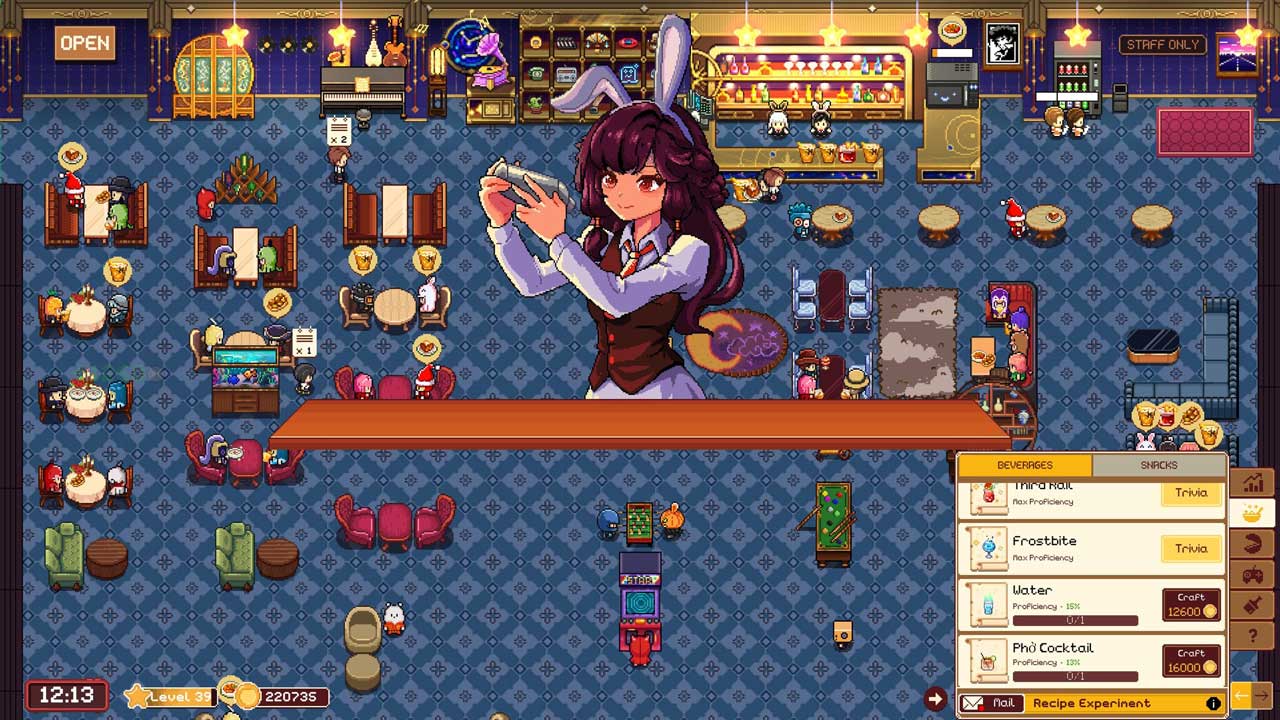
Task: Open the paintbrush decoration side tab
Action: tap(1252, 605)
